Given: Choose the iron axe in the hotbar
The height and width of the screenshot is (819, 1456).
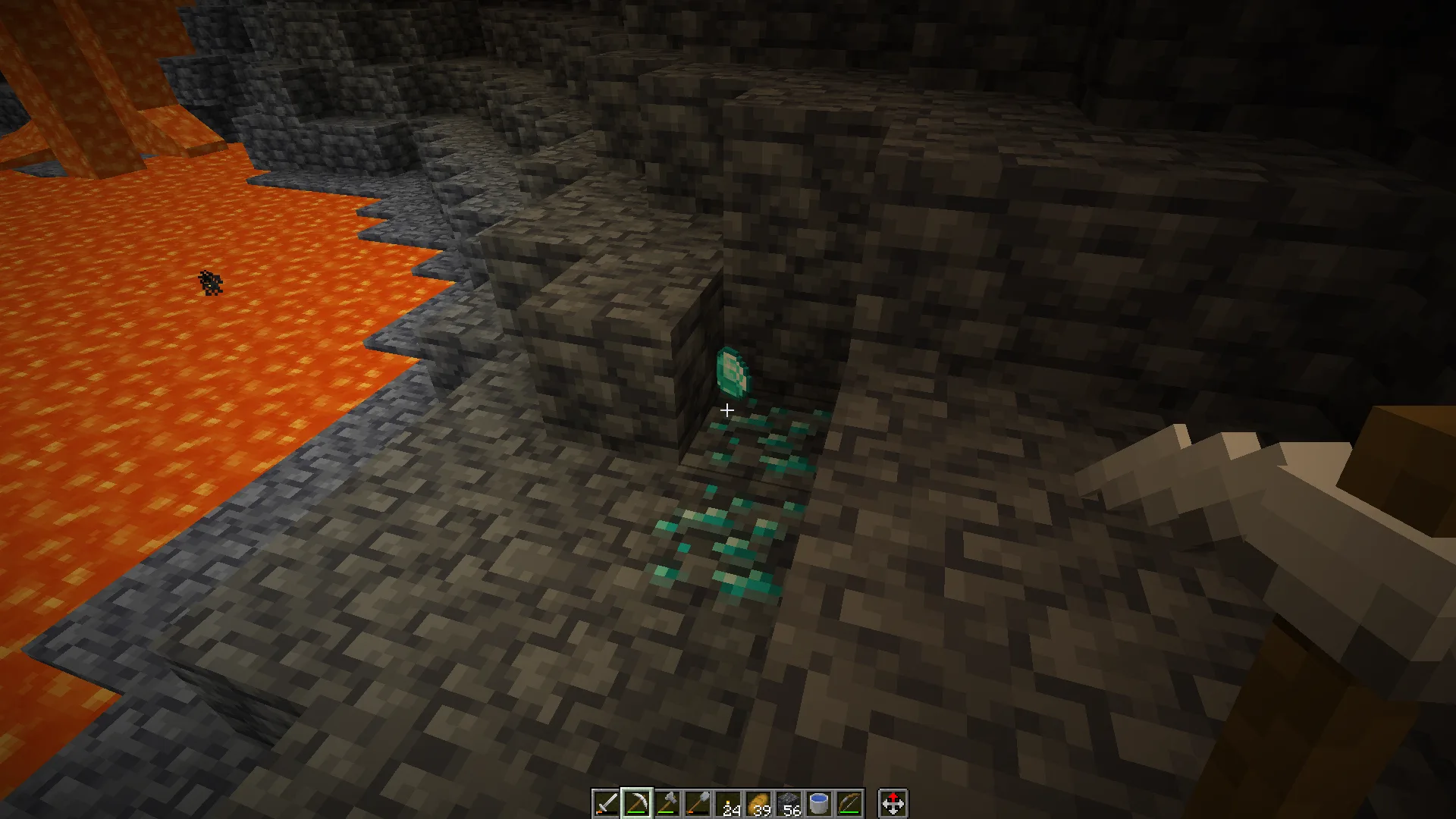Looking at the screenshot, I should click(x=667, y=803).
